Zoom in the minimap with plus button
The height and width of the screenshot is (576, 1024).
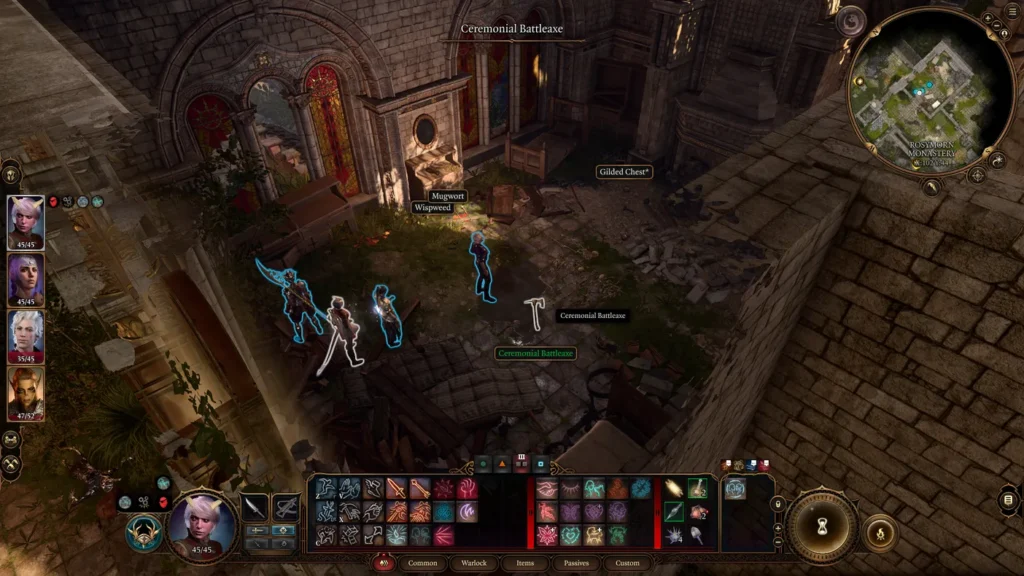(987, 18)
